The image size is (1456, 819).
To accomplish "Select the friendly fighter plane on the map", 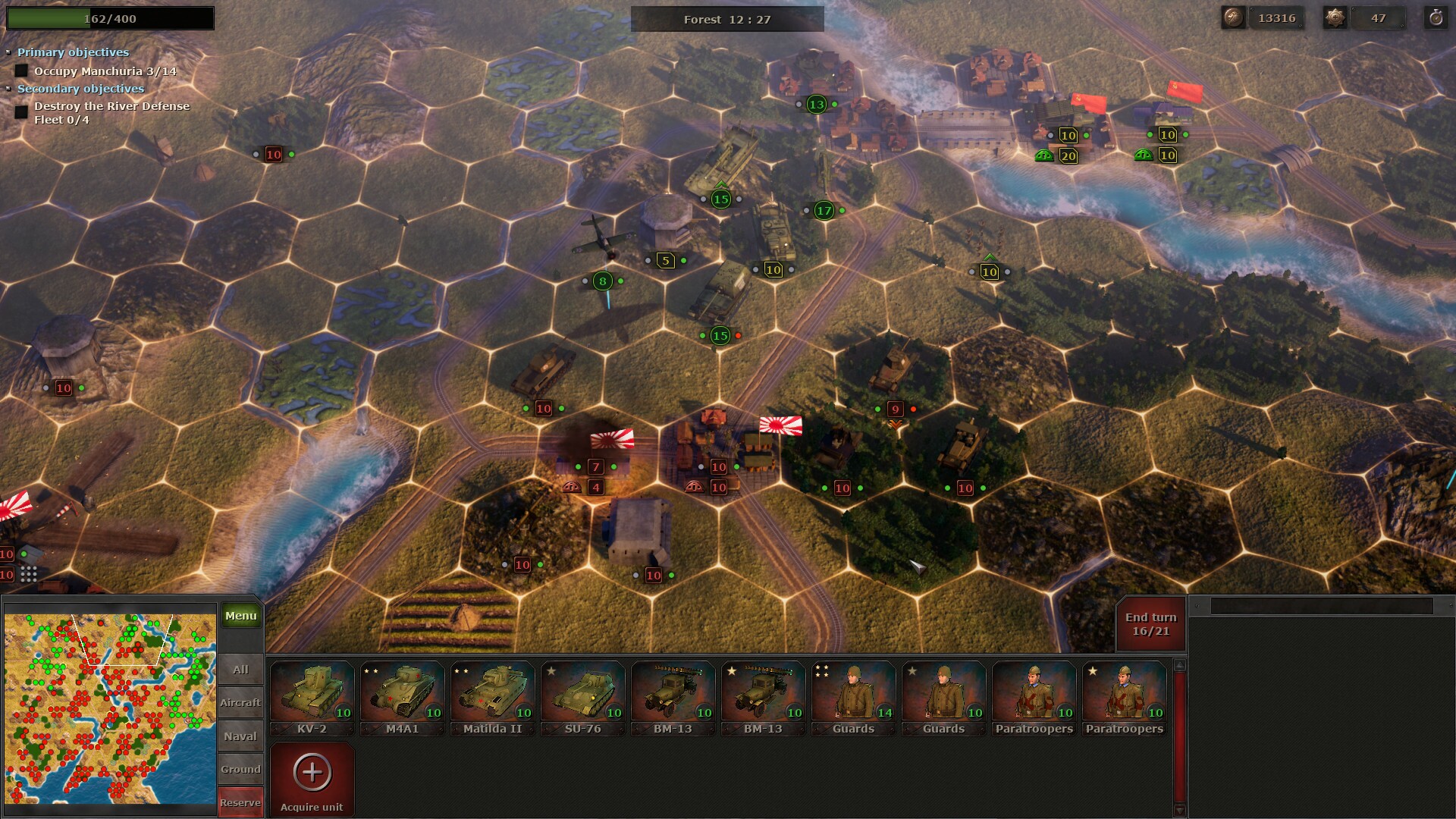I will 602,243.
